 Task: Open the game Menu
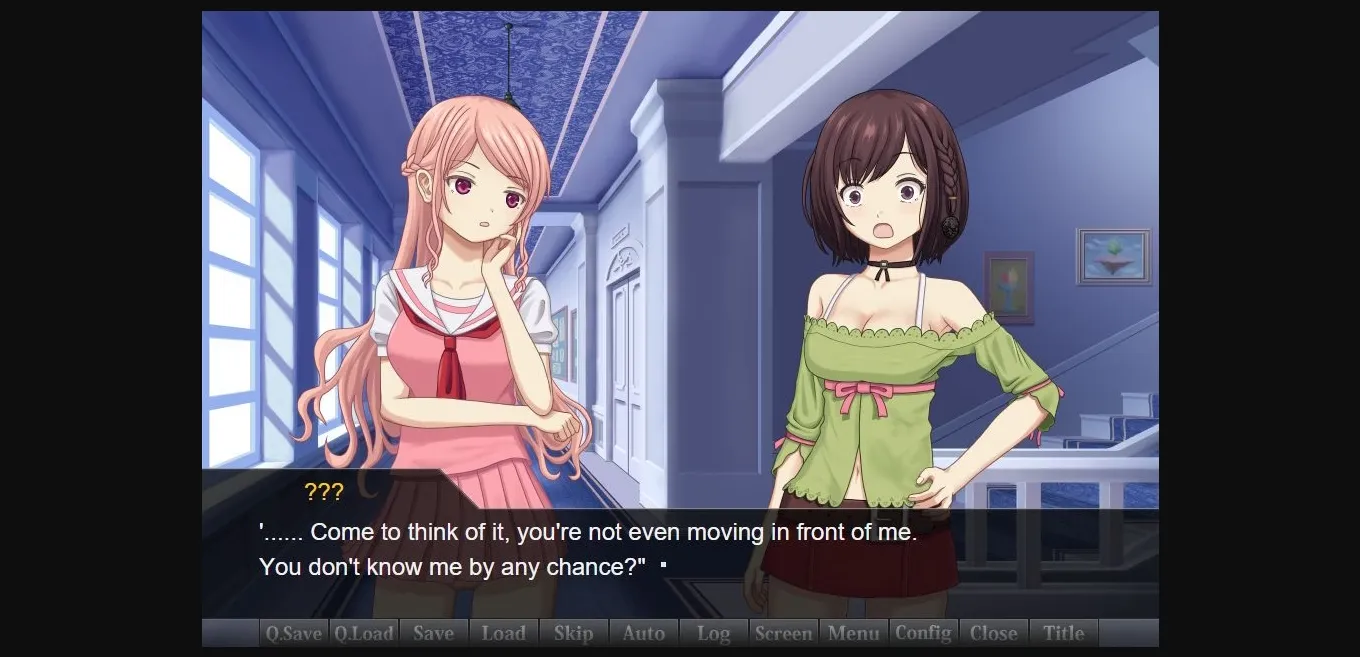pyautogui.click(x=853, y=633)
